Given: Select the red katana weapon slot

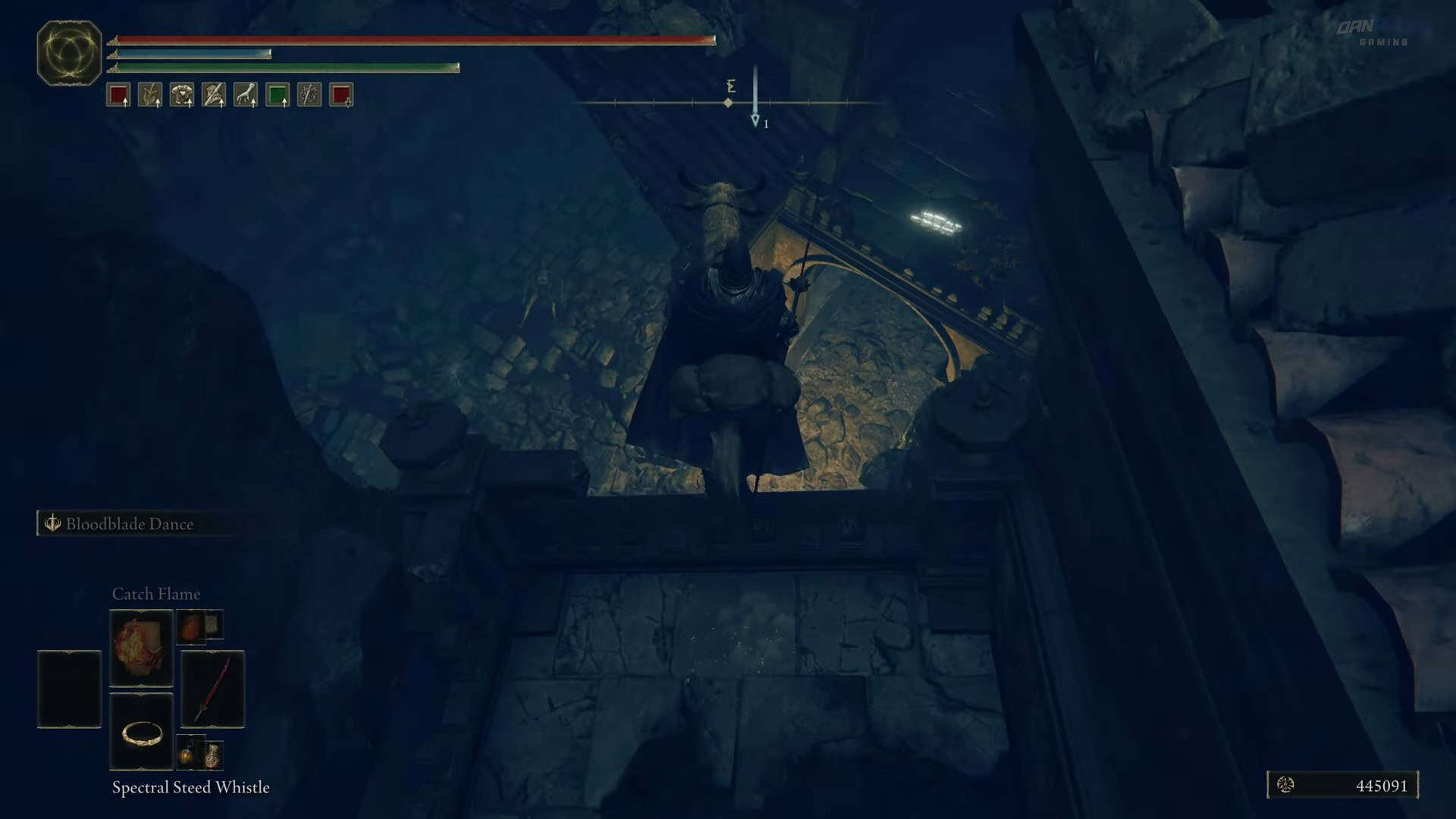Looking at the screenshot, I should [x=212, y=689].
